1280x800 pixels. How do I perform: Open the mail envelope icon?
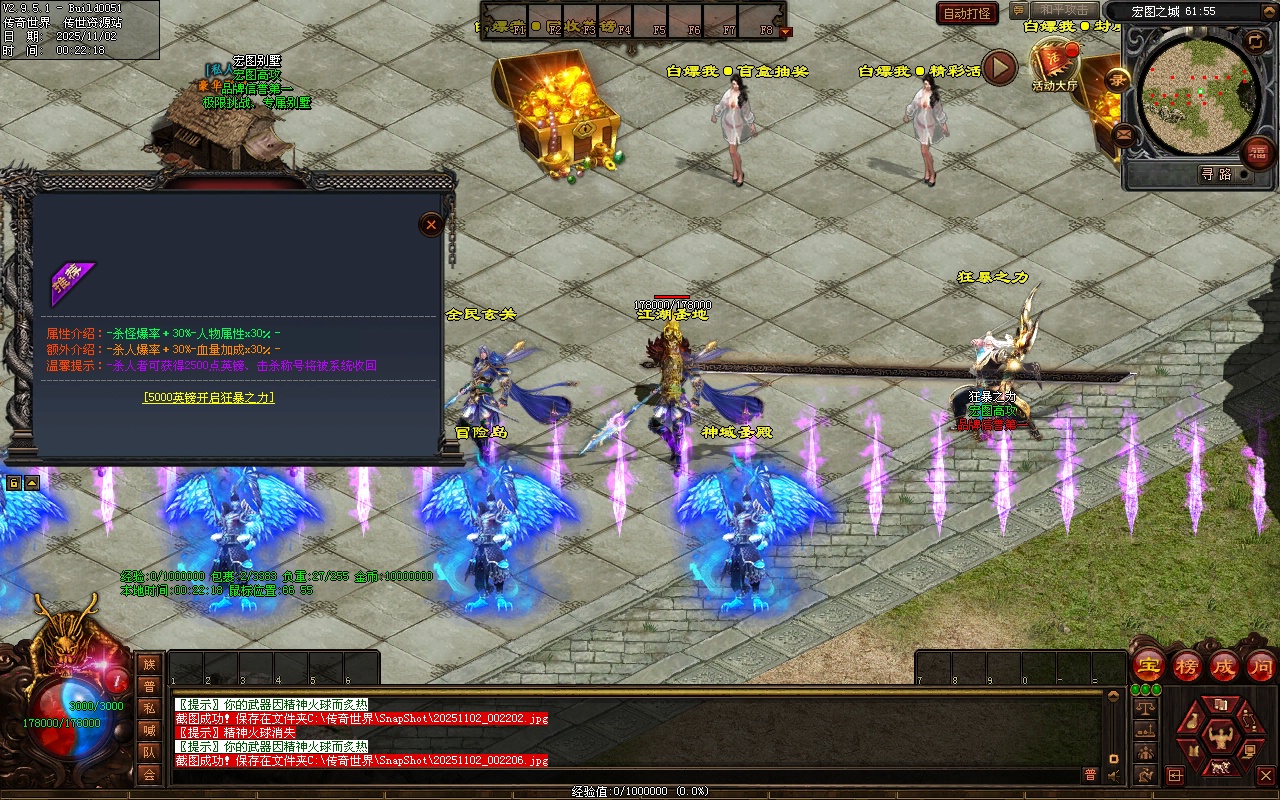tap(1124, 133)
